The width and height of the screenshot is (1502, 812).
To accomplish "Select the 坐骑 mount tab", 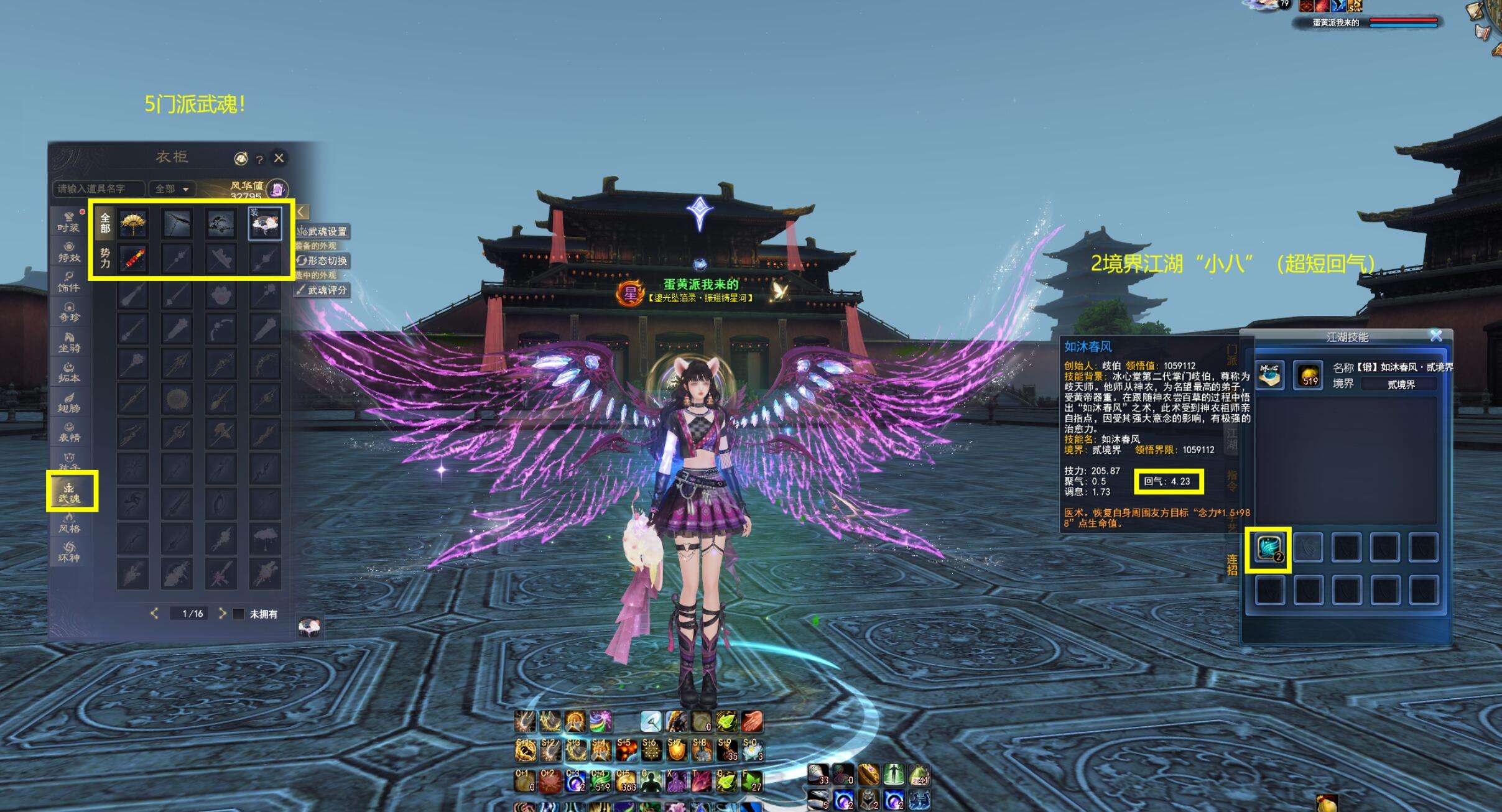I will pos(69,342).
